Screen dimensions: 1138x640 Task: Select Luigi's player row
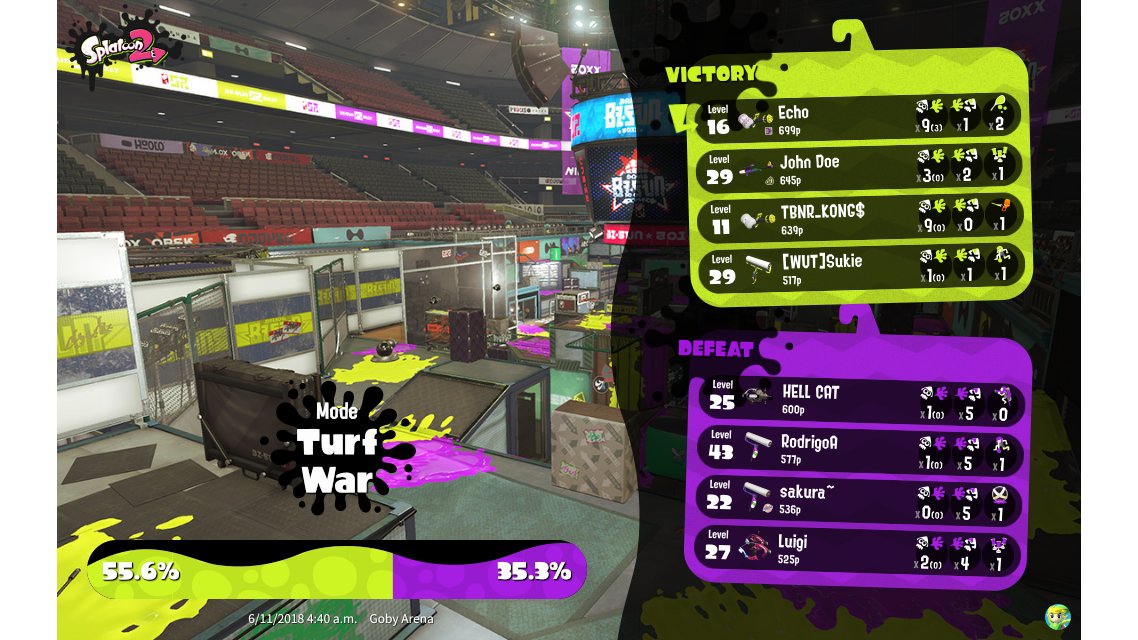pos(860,550)
